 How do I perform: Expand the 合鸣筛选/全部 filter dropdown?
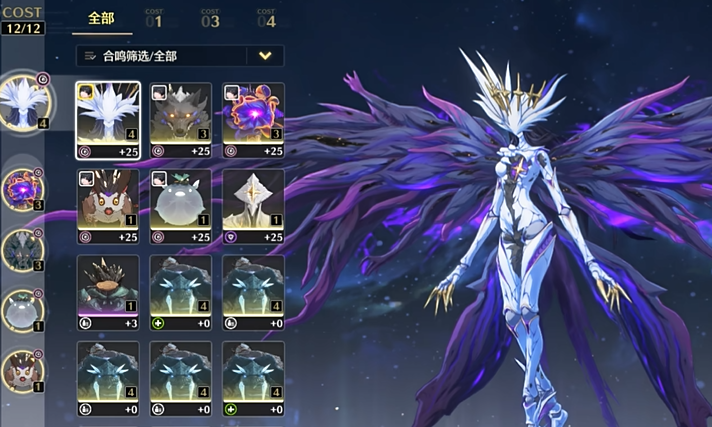pyautogui.click(x=265, y=56)
